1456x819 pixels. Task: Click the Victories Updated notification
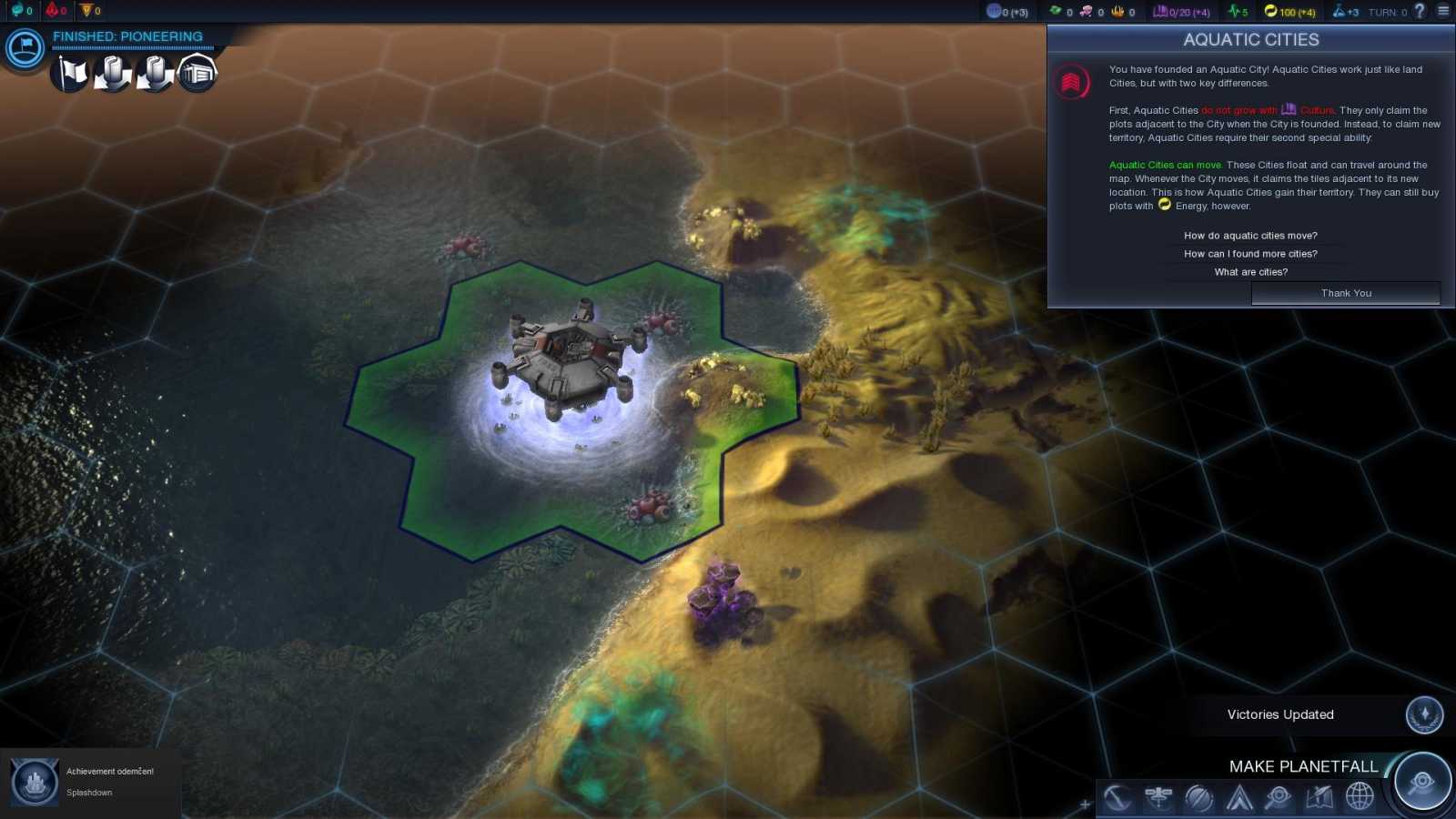(1279, 714)
